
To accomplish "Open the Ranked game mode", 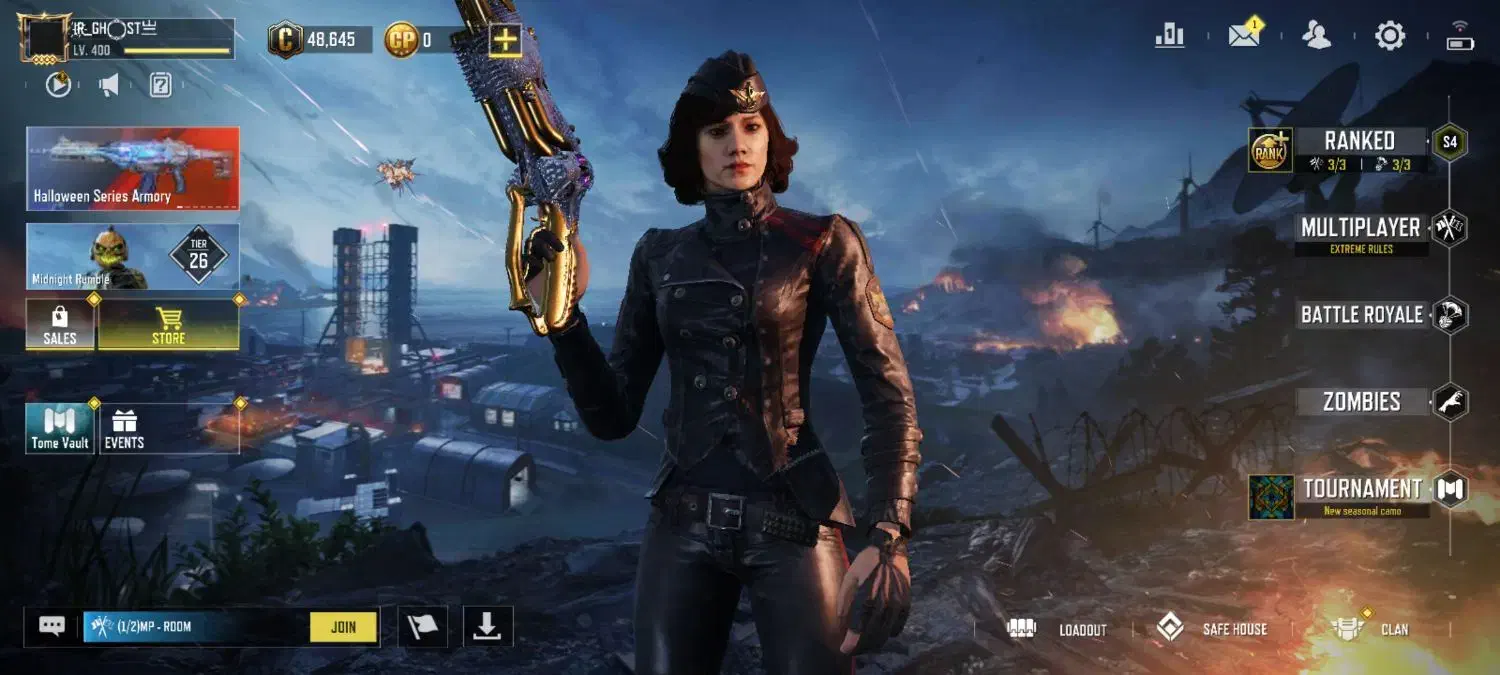I will (x=1358, y=141).
